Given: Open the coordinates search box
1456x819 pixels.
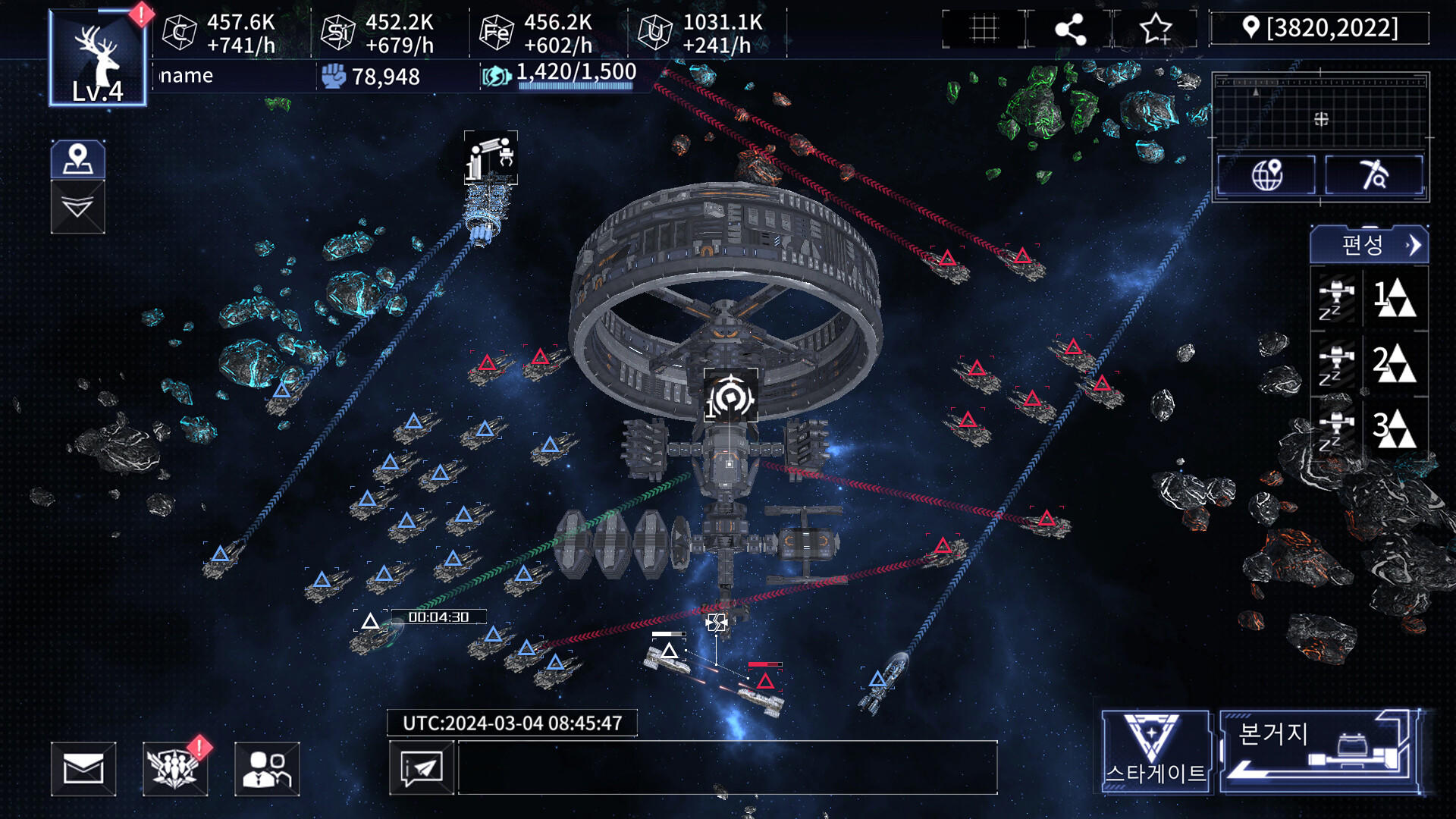Looking at the screenshot, I should [x=1320, y=28].
